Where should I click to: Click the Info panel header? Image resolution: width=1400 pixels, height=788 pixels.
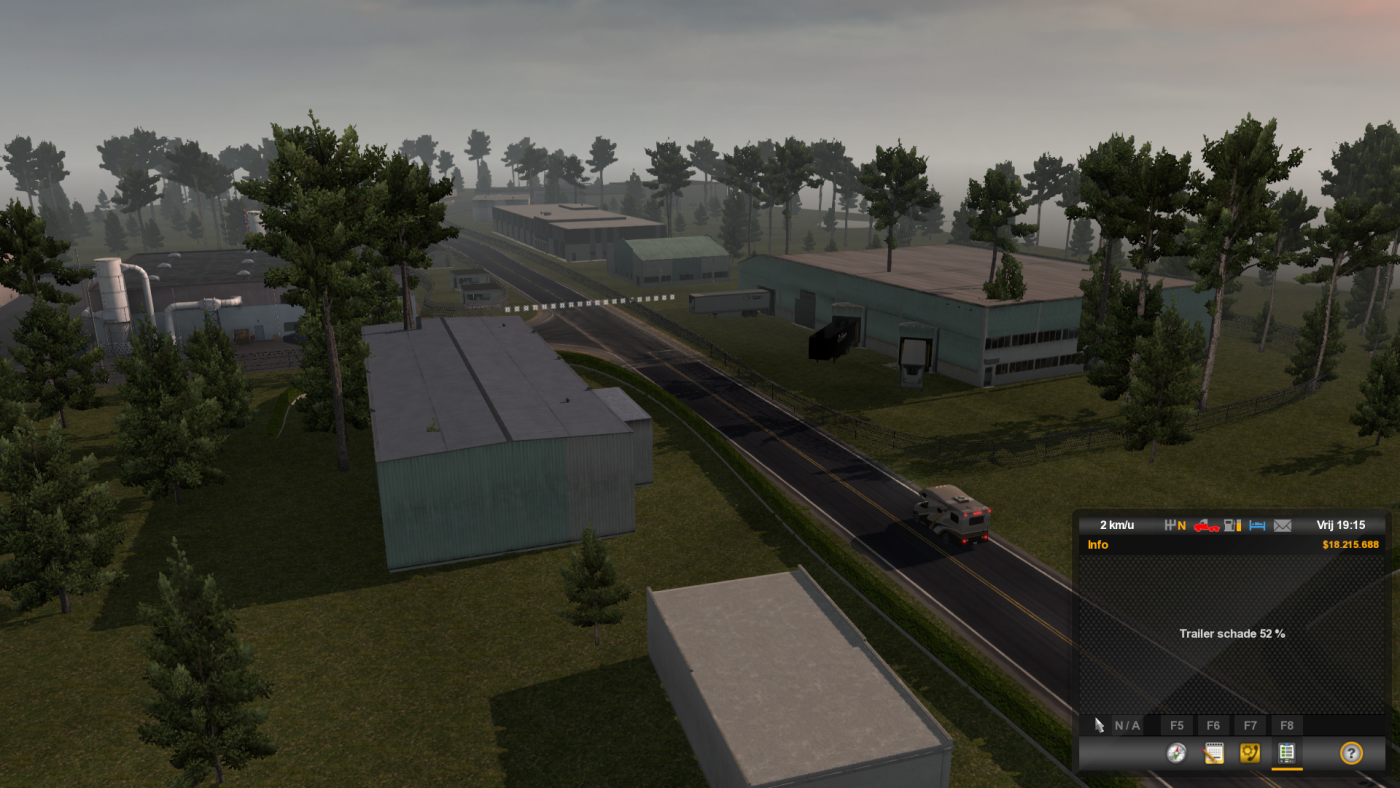[x=1097, y=544]
